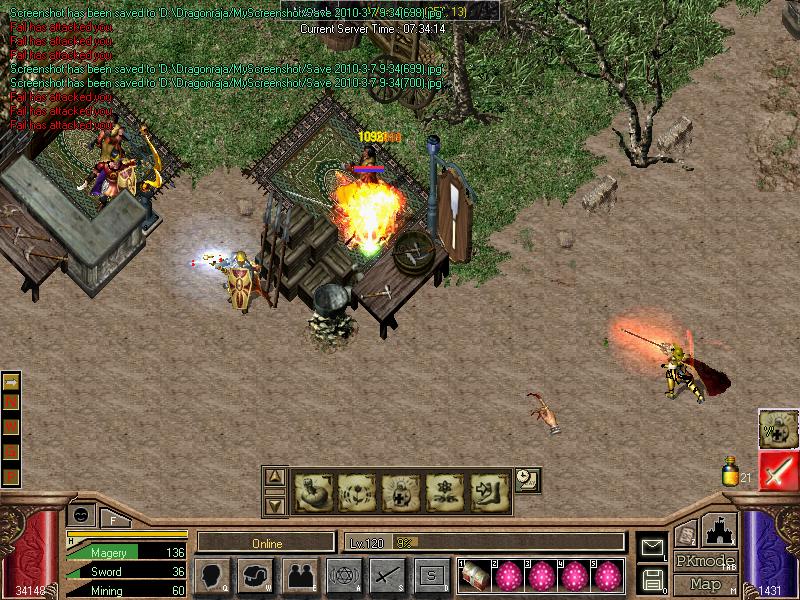Open the castle icon menu
Viewport: 800px width, 600px height.
(719, 529)
